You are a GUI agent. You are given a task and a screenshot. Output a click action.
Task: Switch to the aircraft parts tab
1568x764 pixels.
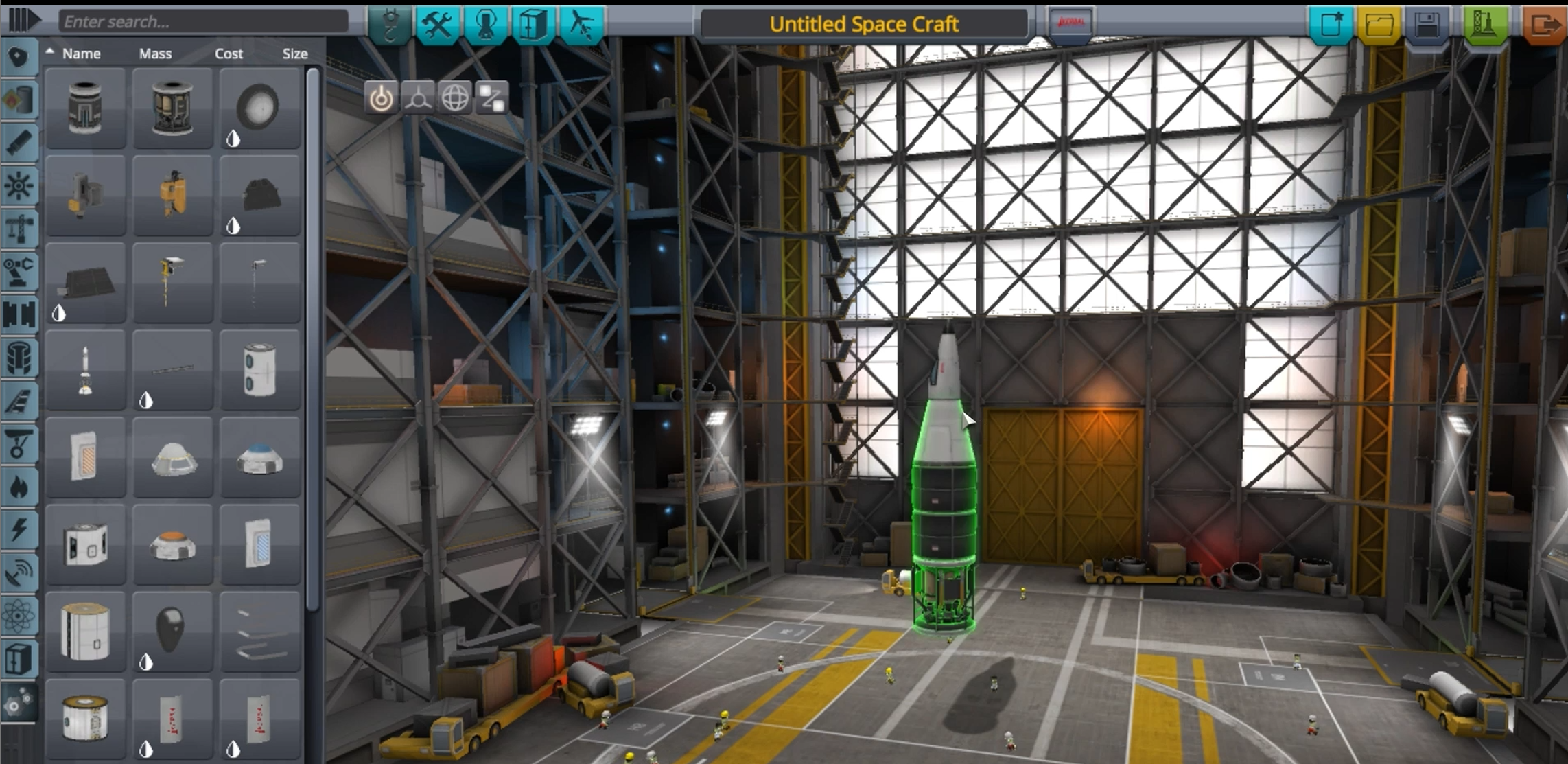581,23
